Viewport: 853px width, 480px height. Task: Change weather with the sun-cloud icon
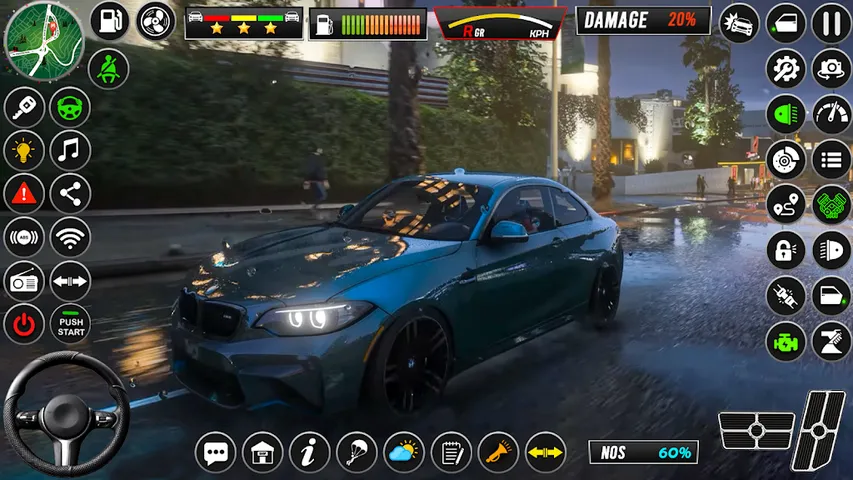point(404,453)
